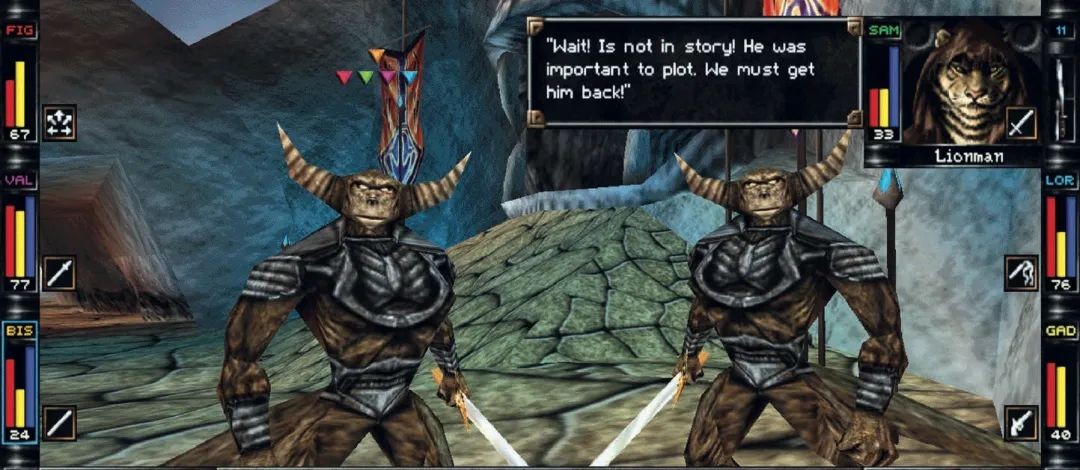Screen dimensions: 1080x470
Task: Select party member VAL's name label
Action: [19, 181]
